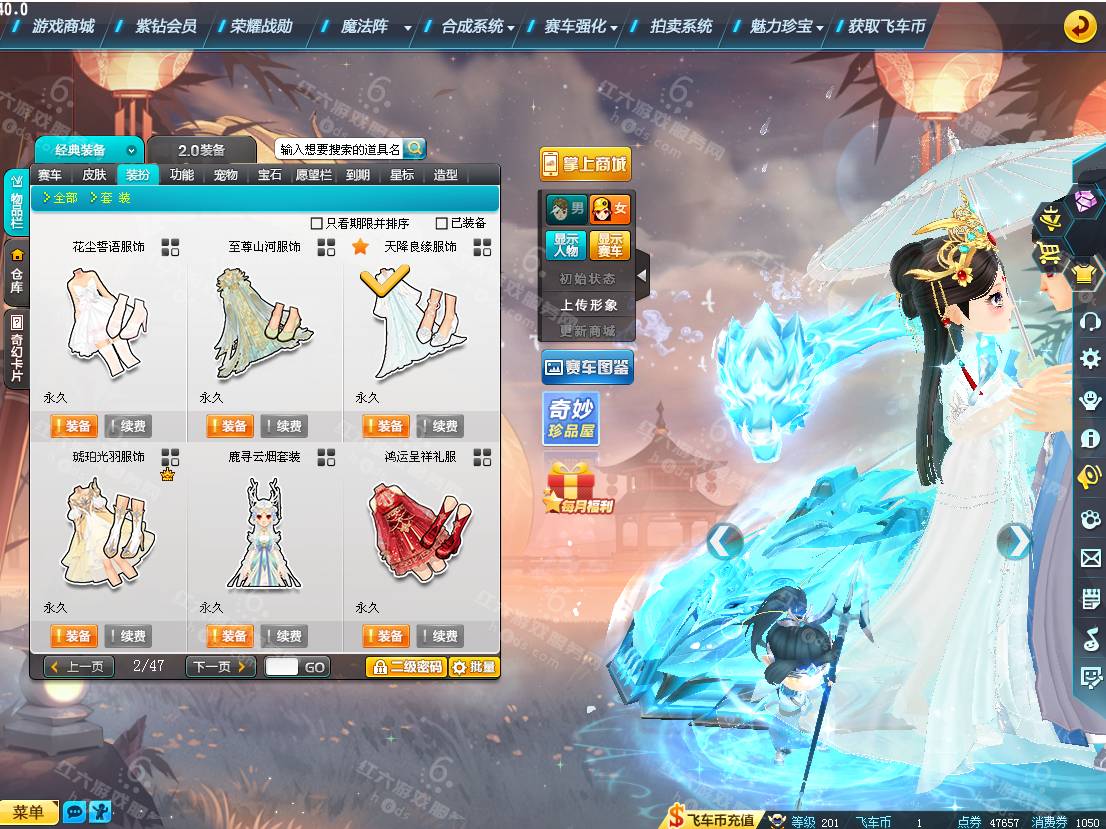1106x829 pixels.
Task: Open the 掌上商城 mobile shop
Action: [585, 165]
